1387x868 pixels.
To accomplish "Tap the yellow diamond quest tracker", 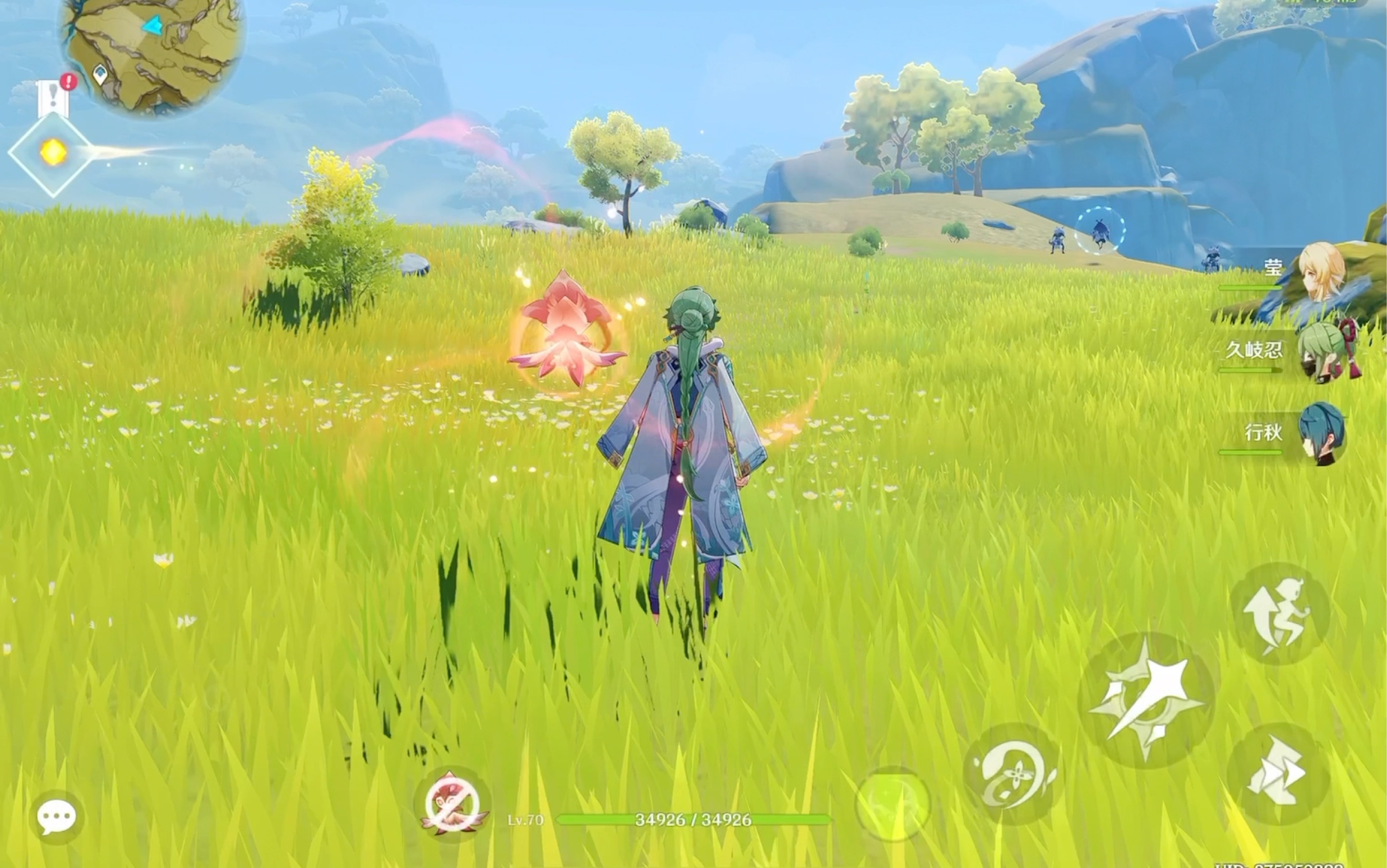I will click(x=53, y=154).
